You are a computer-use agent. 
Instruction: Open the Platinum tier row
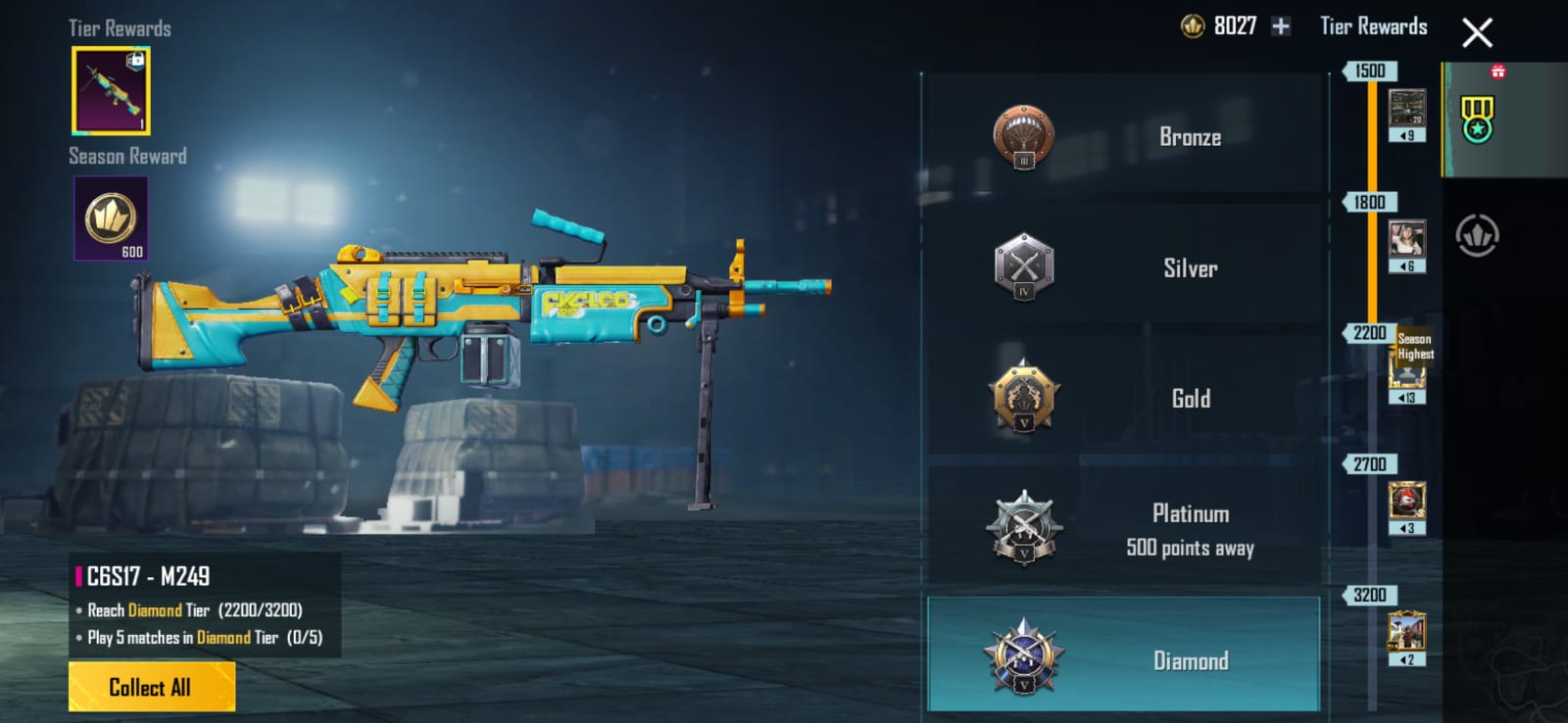[x=1123, y=529]
